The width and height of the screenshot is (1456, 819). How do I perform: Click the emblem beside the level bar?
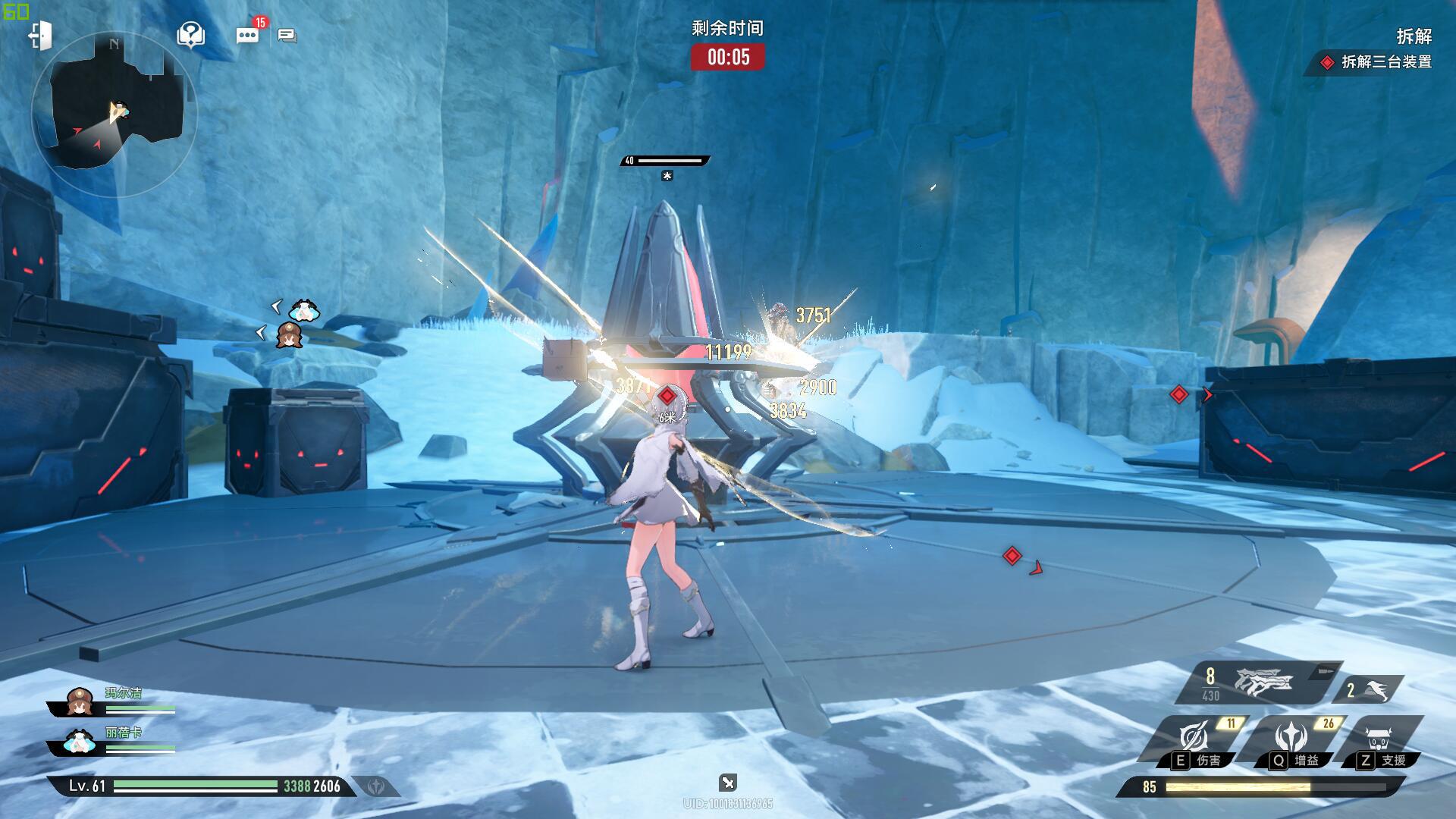[x=376, y=786]
